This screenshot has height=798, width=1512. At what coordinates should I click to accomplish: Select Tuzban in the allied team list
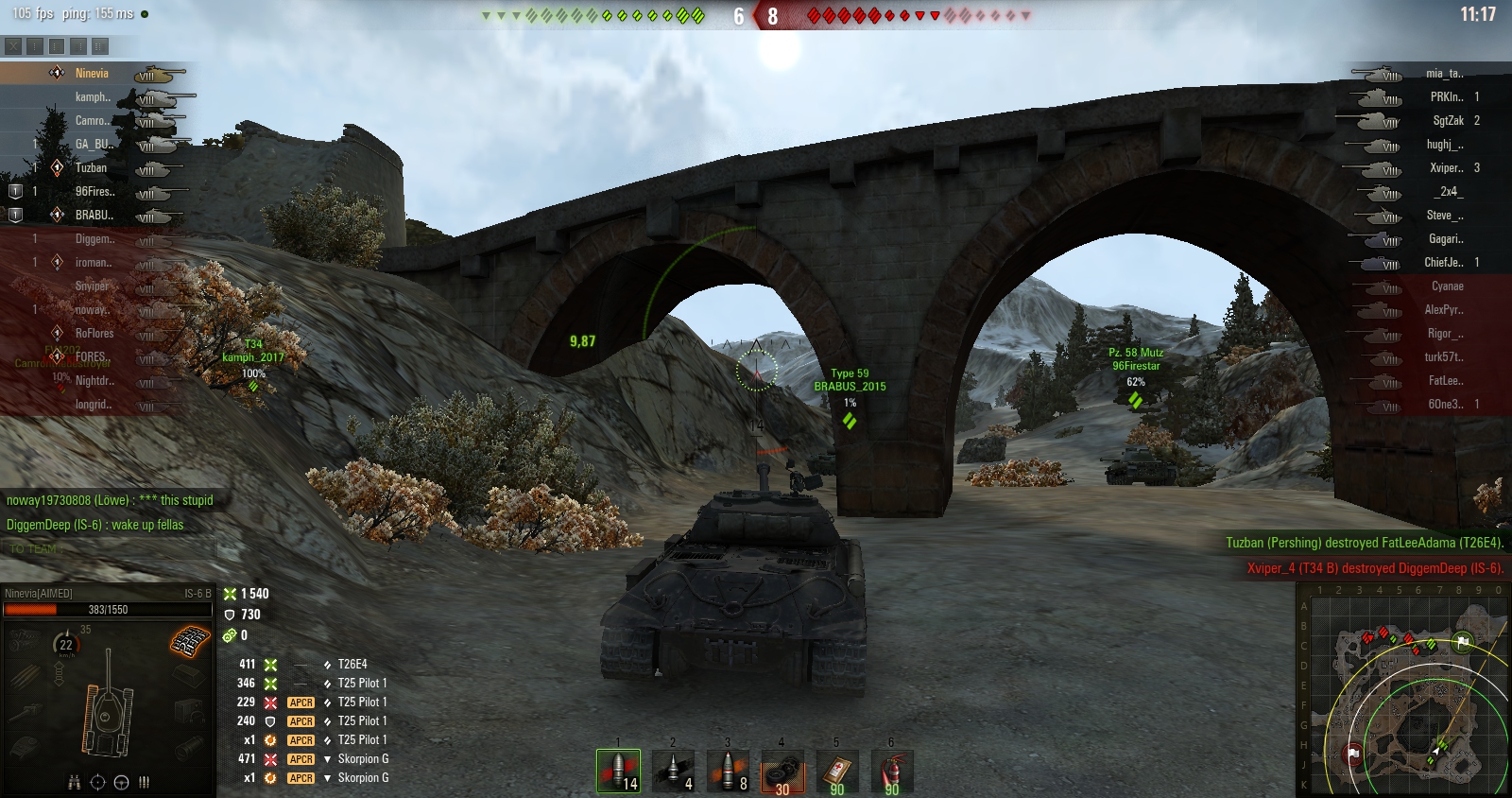click(91, 168)
